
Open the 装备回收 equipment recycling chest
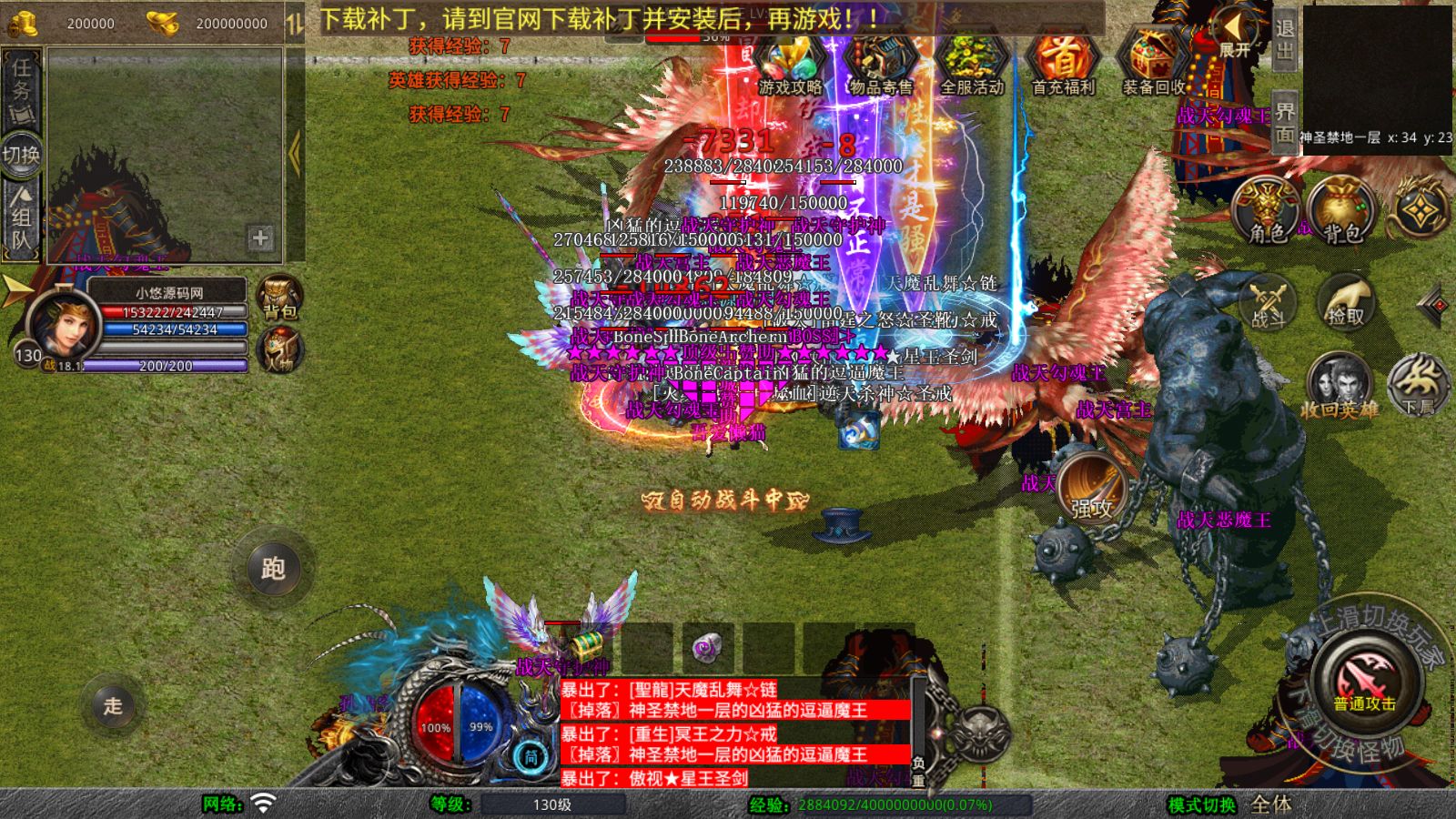coord(1153,64)
